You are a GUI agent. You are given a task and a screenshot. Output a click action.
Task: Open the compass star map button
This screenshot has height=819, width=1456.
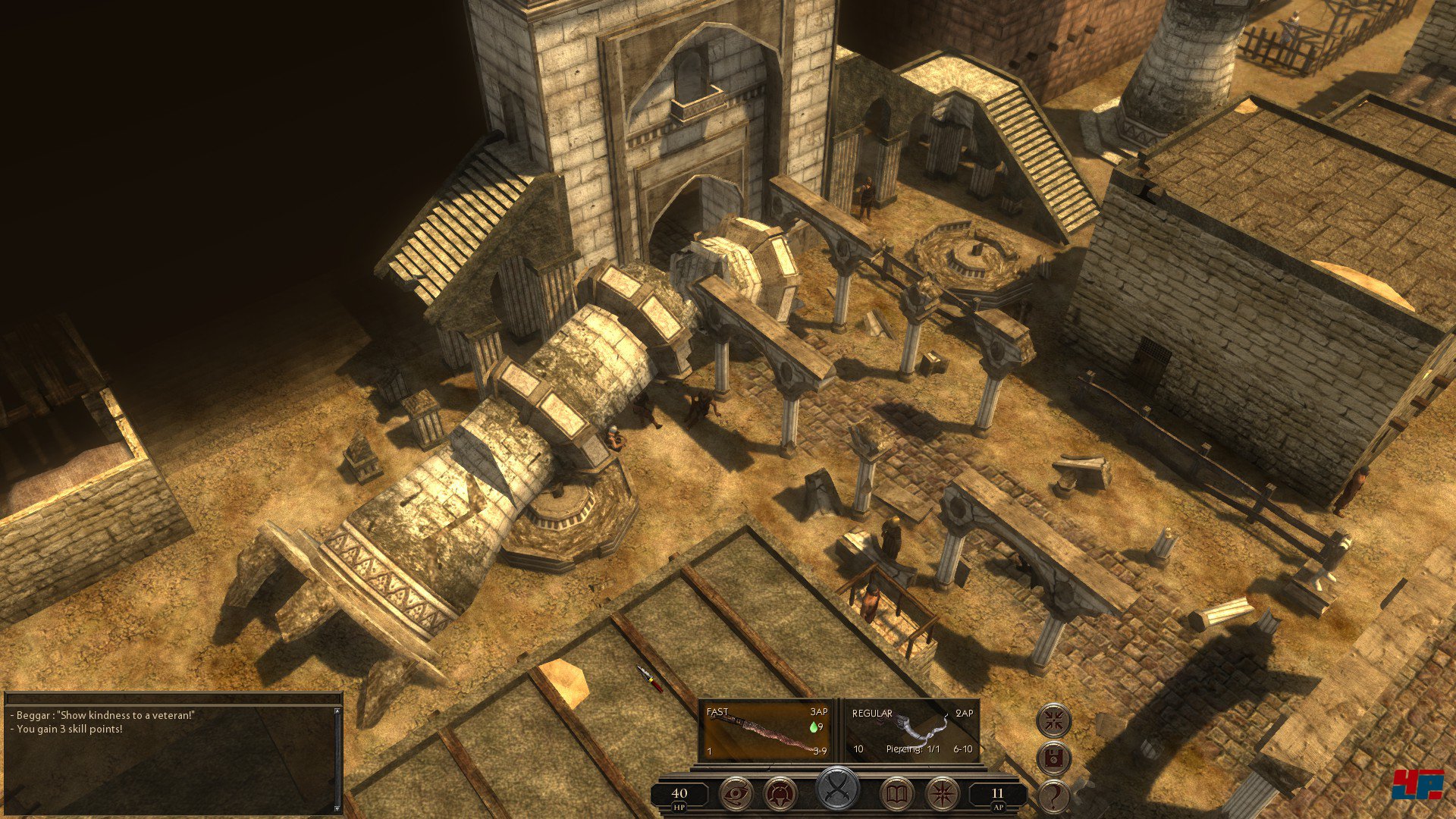pos(943,794)
